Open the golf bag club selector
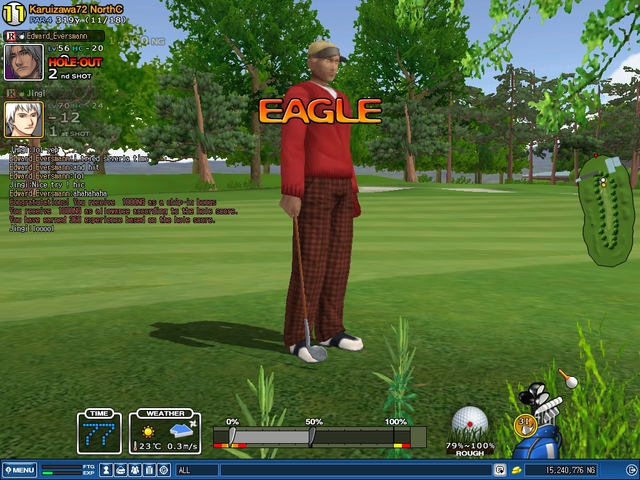The image size is (640, 480). pos(541,422)
